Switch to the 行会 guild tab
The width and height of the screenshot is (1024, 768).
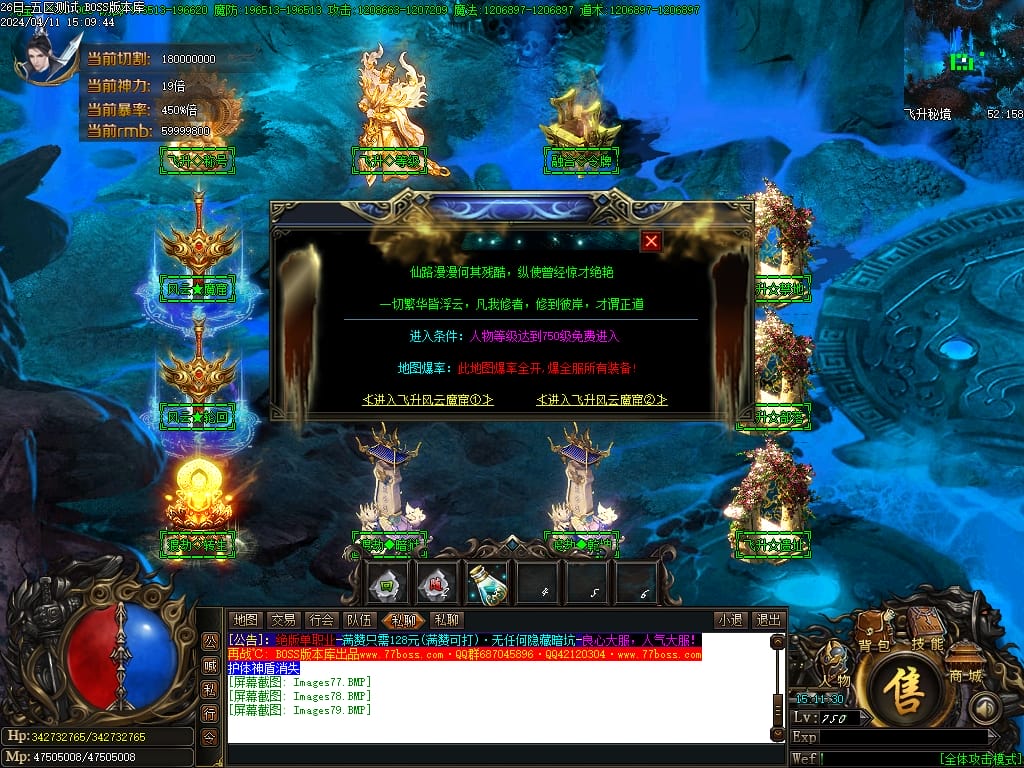(x=321, y=620)
